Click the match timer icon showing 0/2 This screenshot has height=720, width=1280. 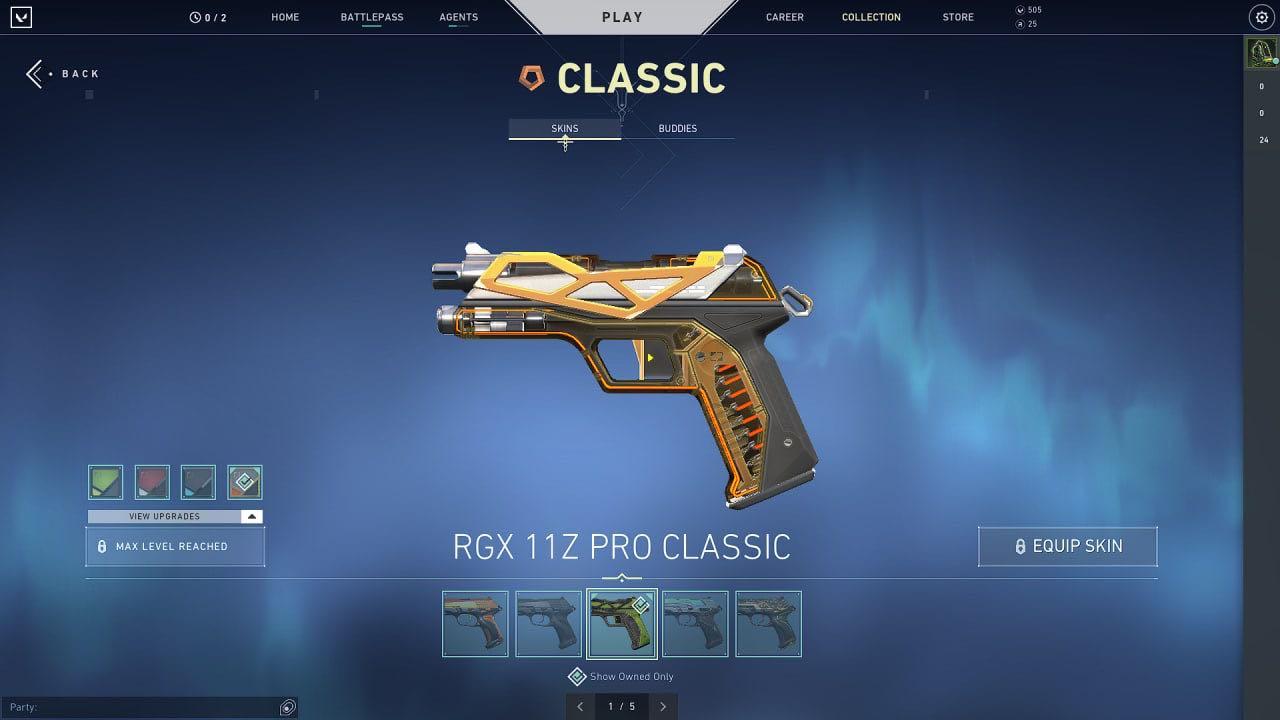pyautogui.click(x=196, y=16)
